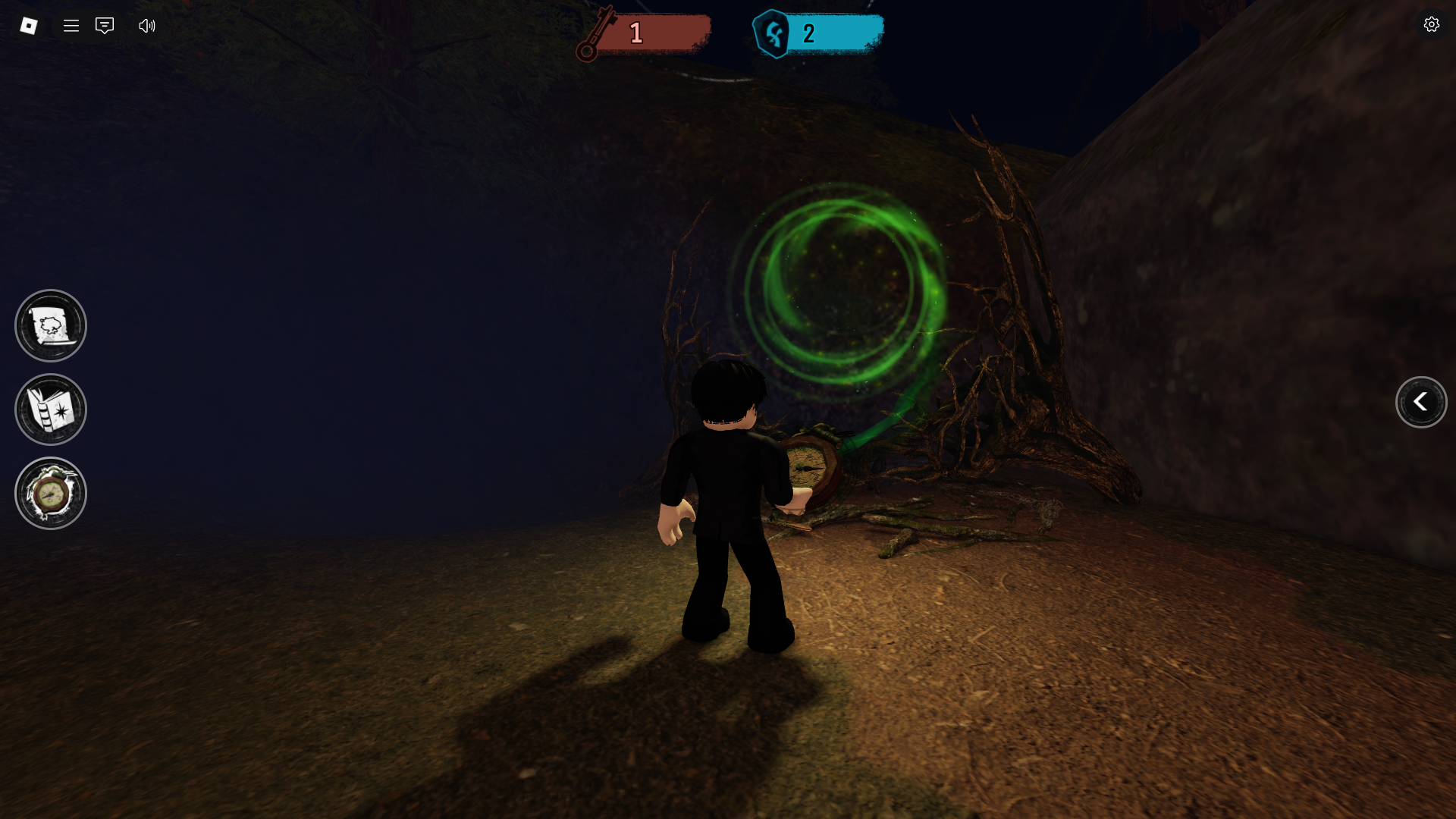The width and height of the screenshot is (1456, 819).
Task: Open the settings gear icon
Action: pos(1431,25)
